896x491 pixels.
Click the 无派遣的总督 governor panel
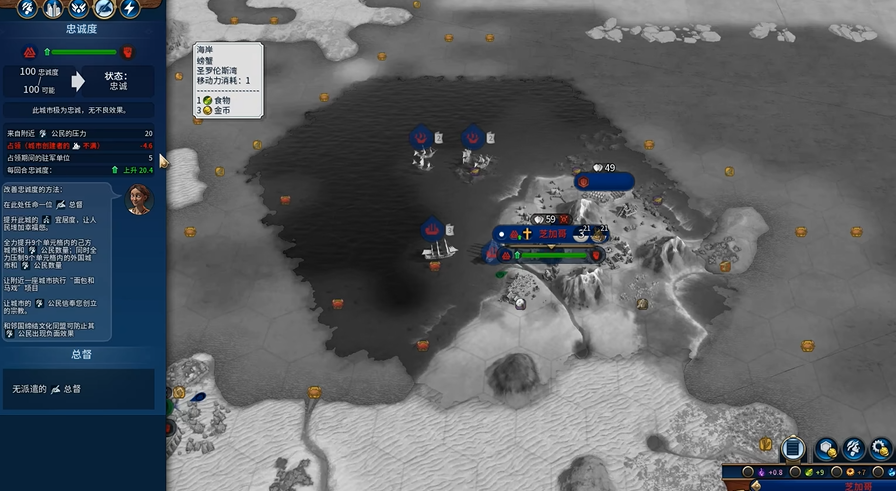click(x=80, y=388)
